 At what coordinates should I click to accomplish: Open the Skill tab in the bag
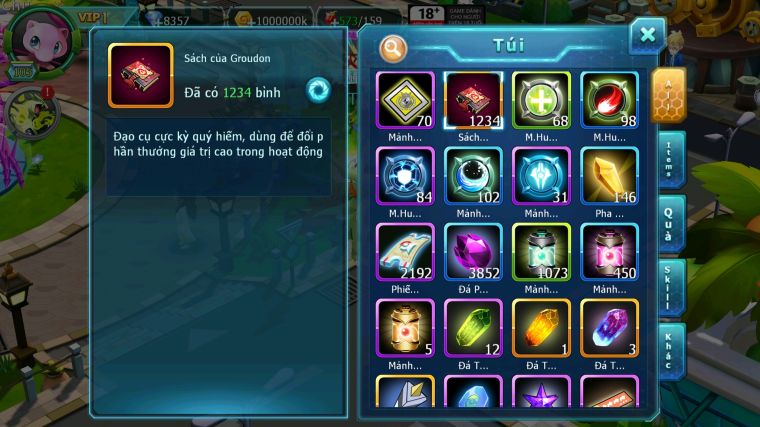point(669,288)
